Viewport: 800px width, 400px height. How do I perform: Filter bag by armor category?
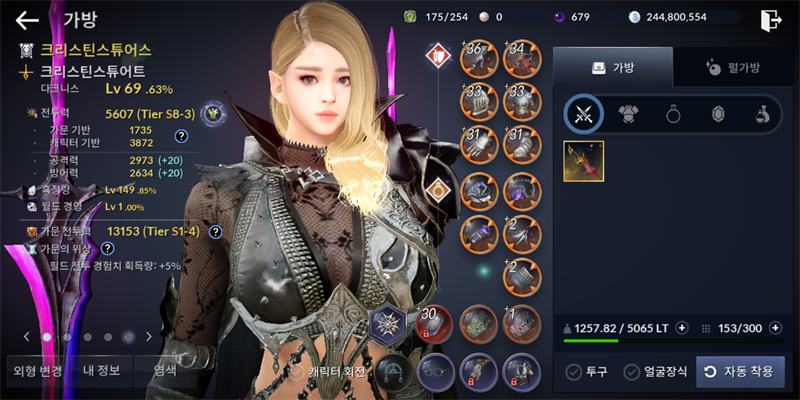tap(628, 114)
